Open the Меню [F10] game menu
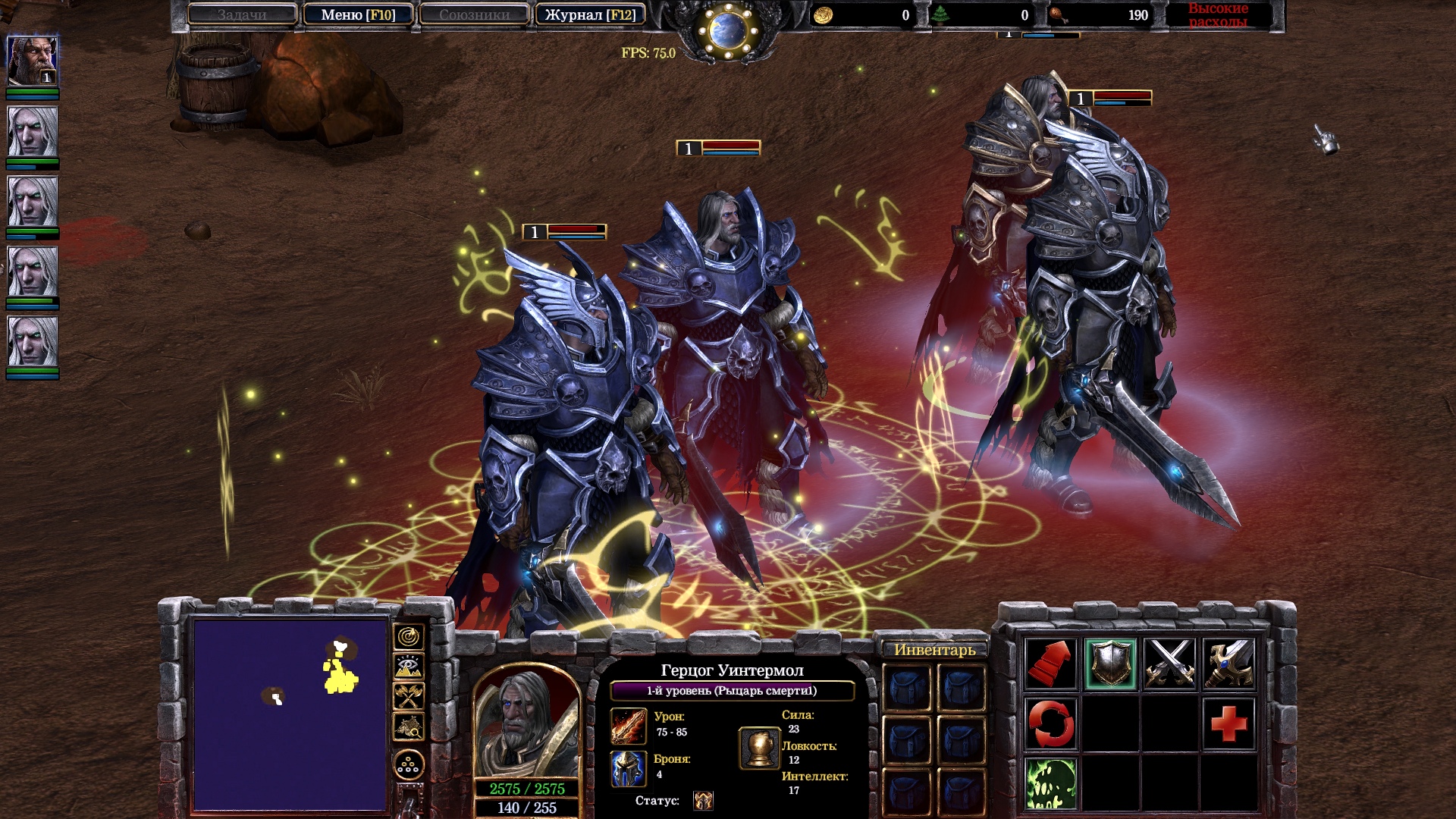This screenshot has height=819, width=1456. [358, 14]
